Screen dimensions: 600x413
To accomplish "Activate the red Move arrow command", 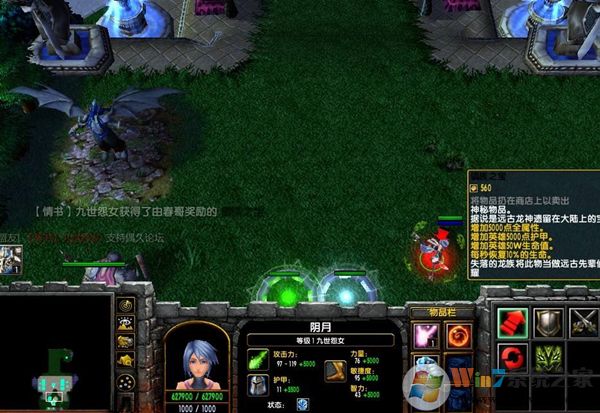I will pyautogui.click(x=512, y=321).
